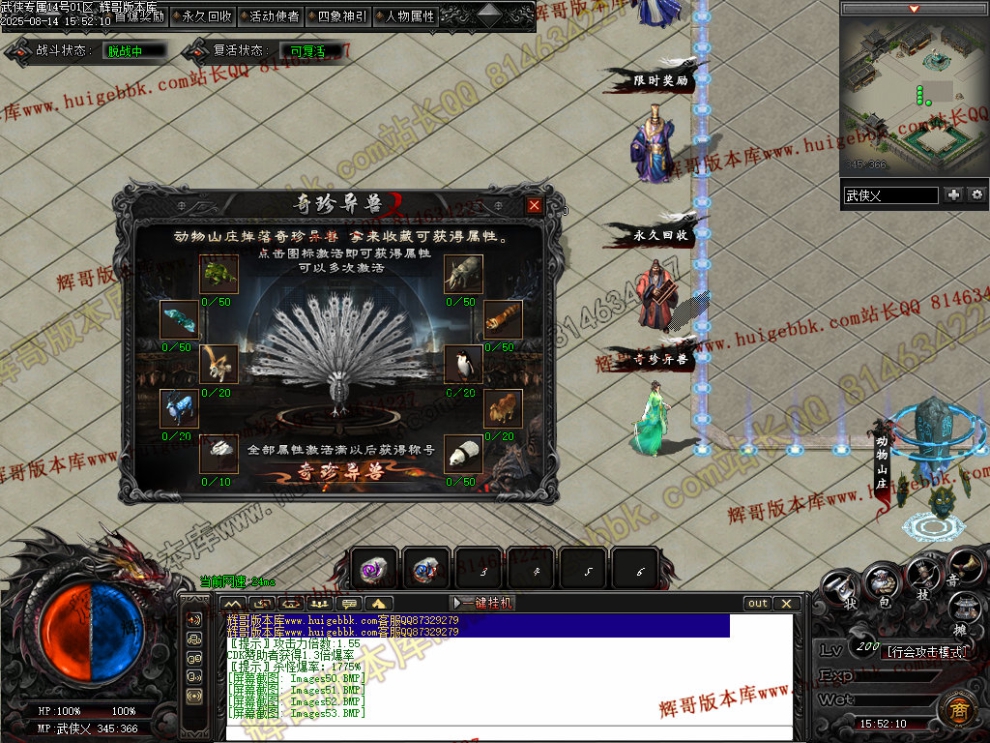Image resolution: width=990 pixels, height=743 pixels.
Task: Activate the blue deer beast icon
Action: click(178, 409)
